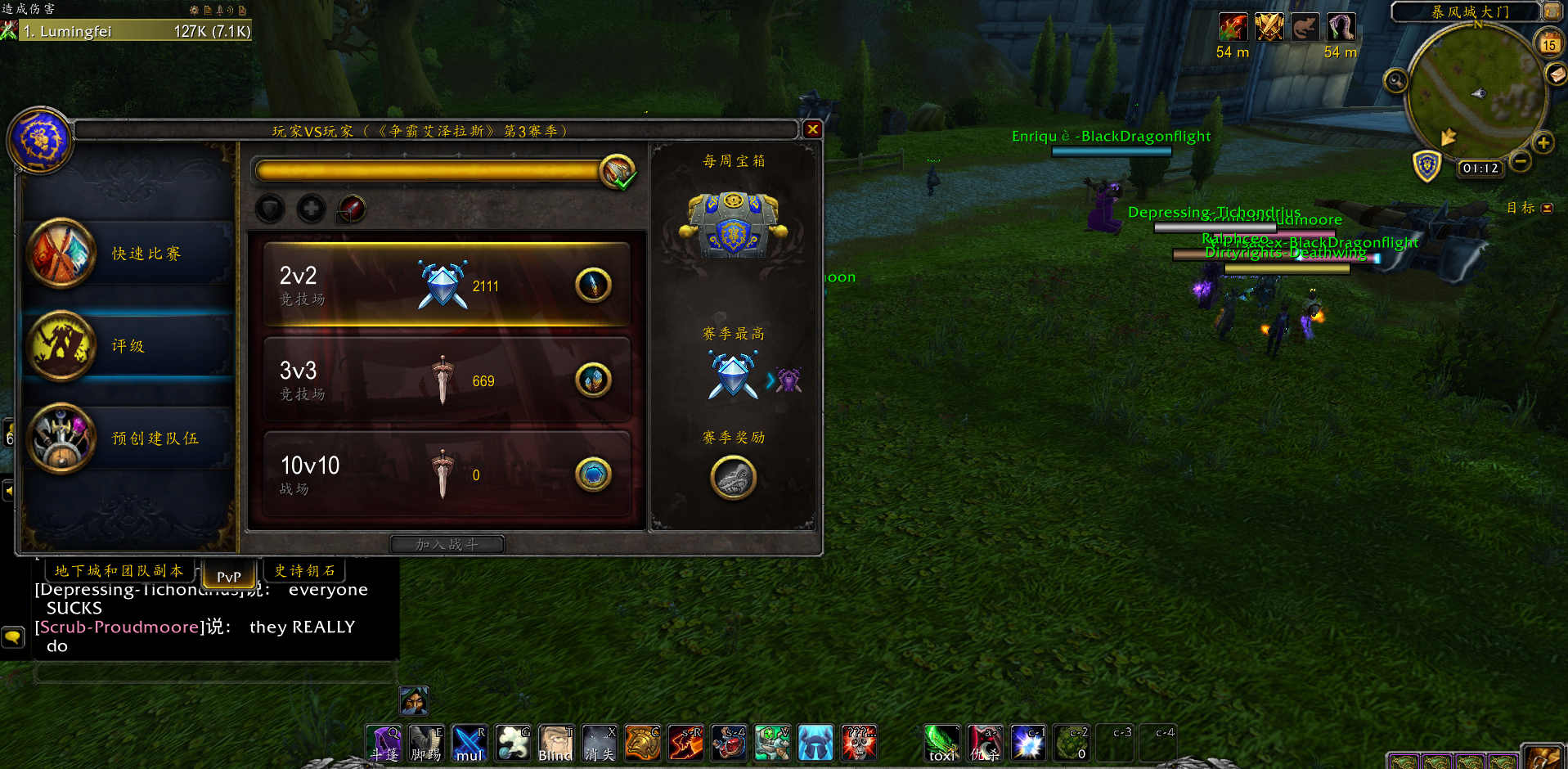Choose the 2v2 arena bracket
1568x769 pixels.
pos(446,286)
